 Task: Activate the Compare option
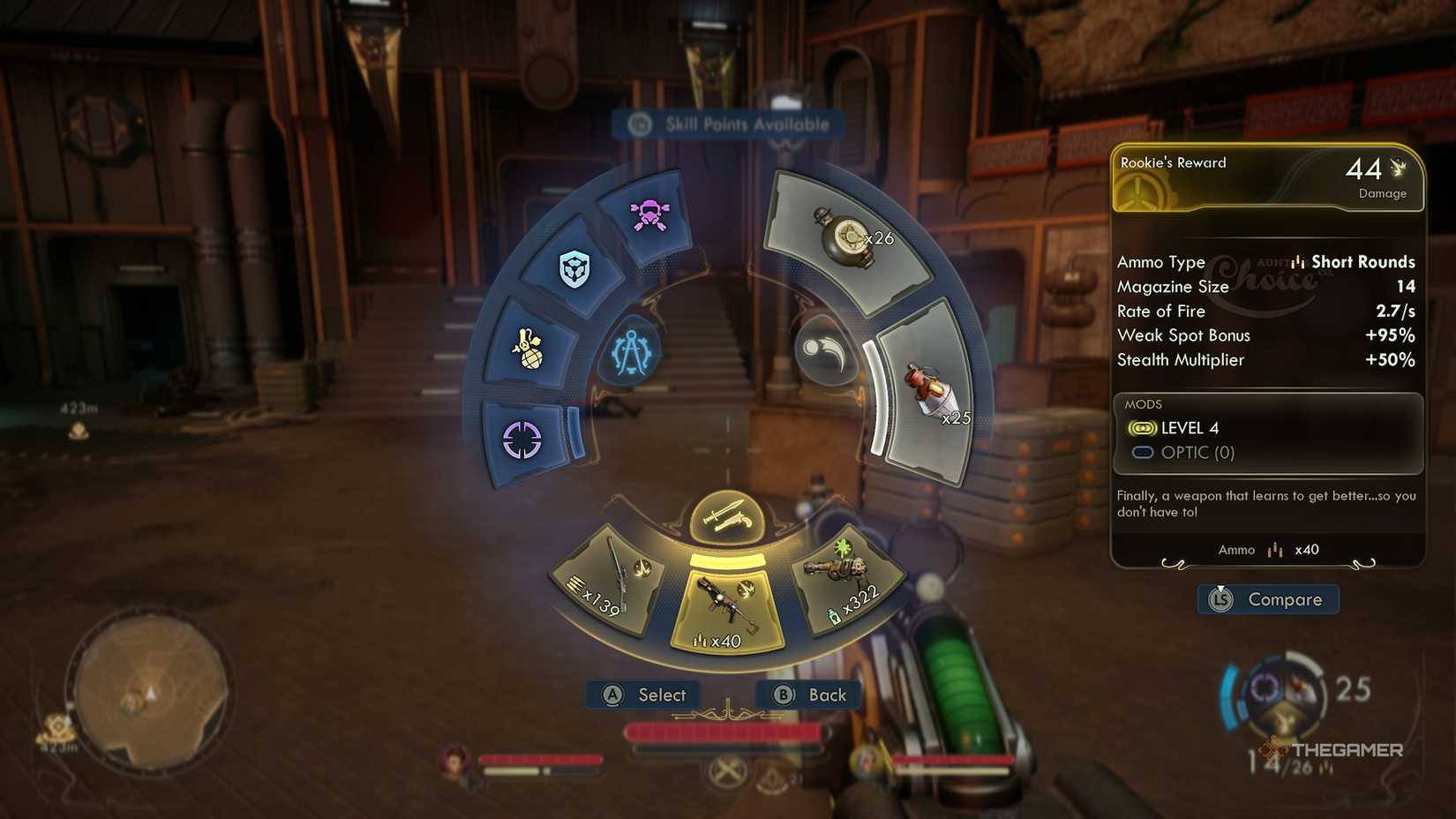(1268, 599)
